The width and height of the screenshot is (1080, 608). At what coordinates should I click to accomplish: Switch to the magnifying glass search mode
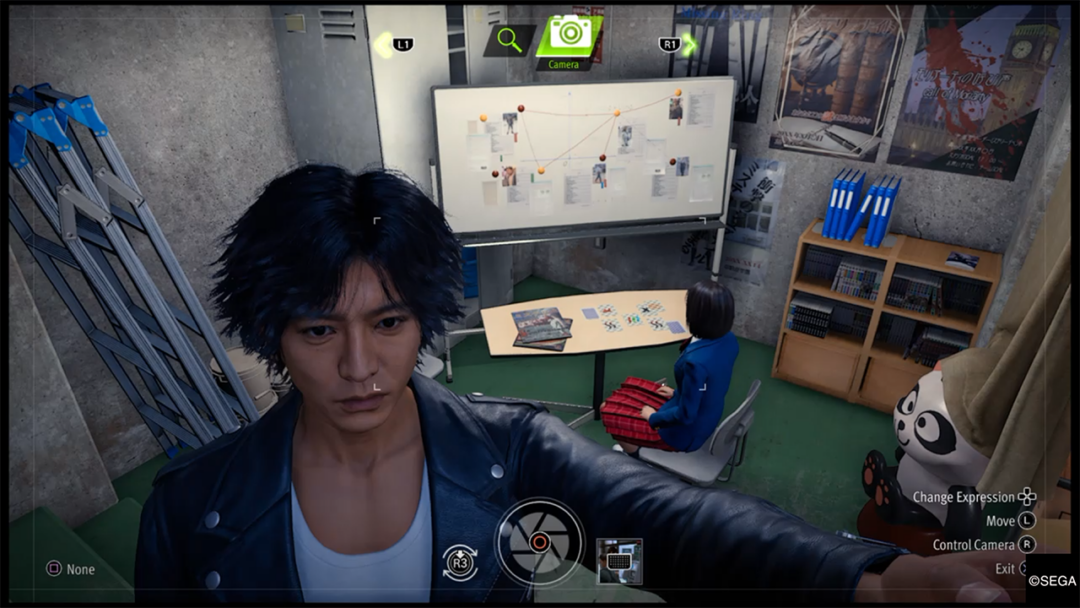[x=509, y=40]
